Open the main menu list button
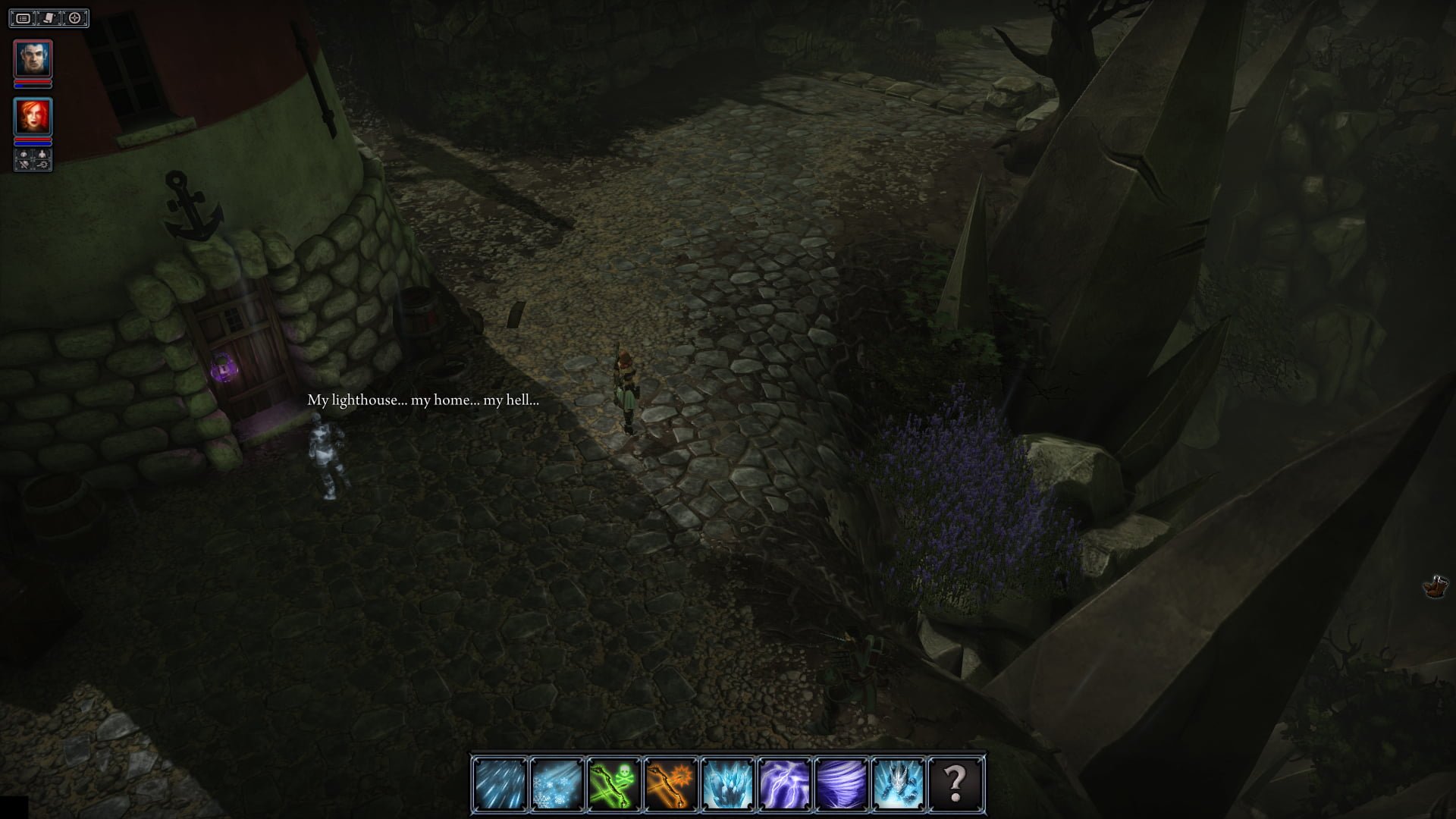The height and width of the screenshot is (819, 1456). (x=24, y=18)
